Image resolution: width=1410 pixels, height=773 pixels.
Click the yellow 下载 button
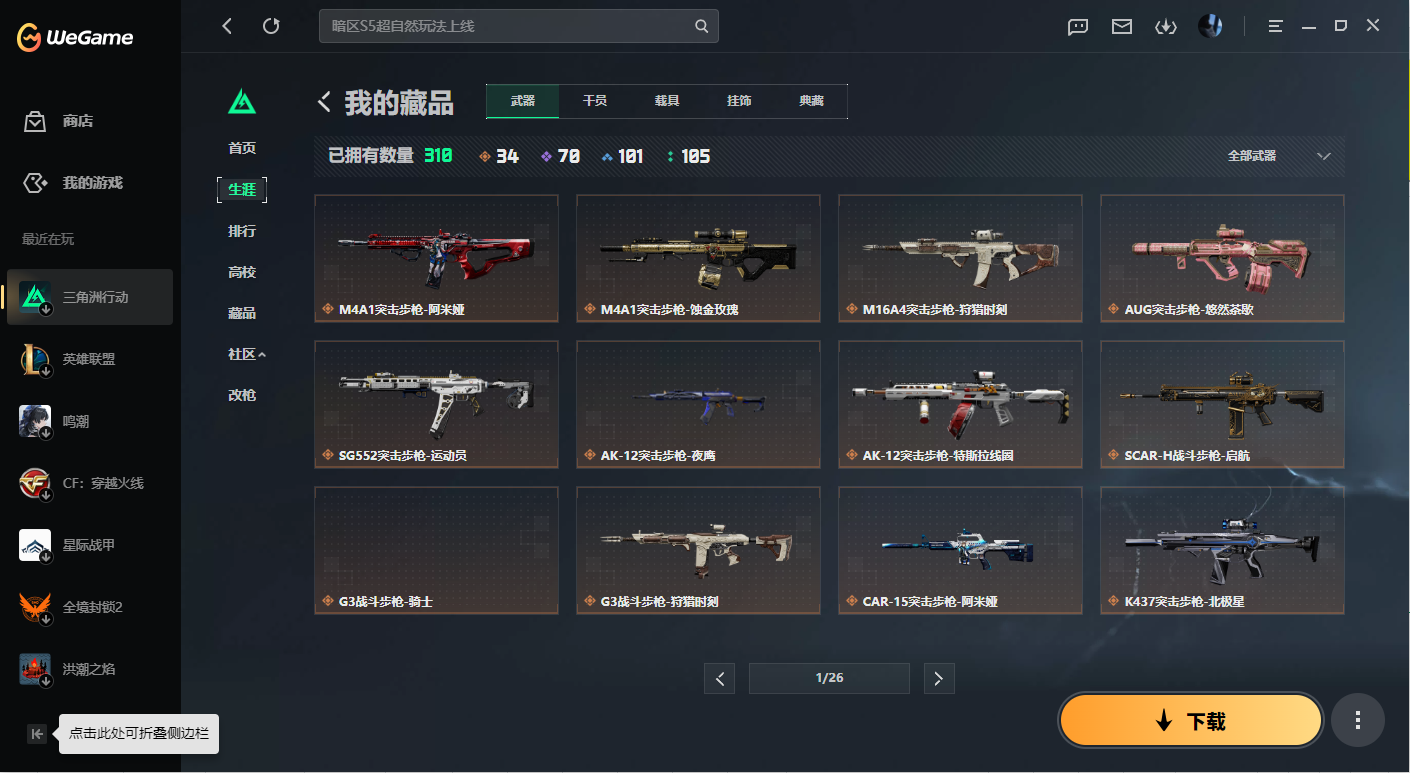tap(1190, 720)
